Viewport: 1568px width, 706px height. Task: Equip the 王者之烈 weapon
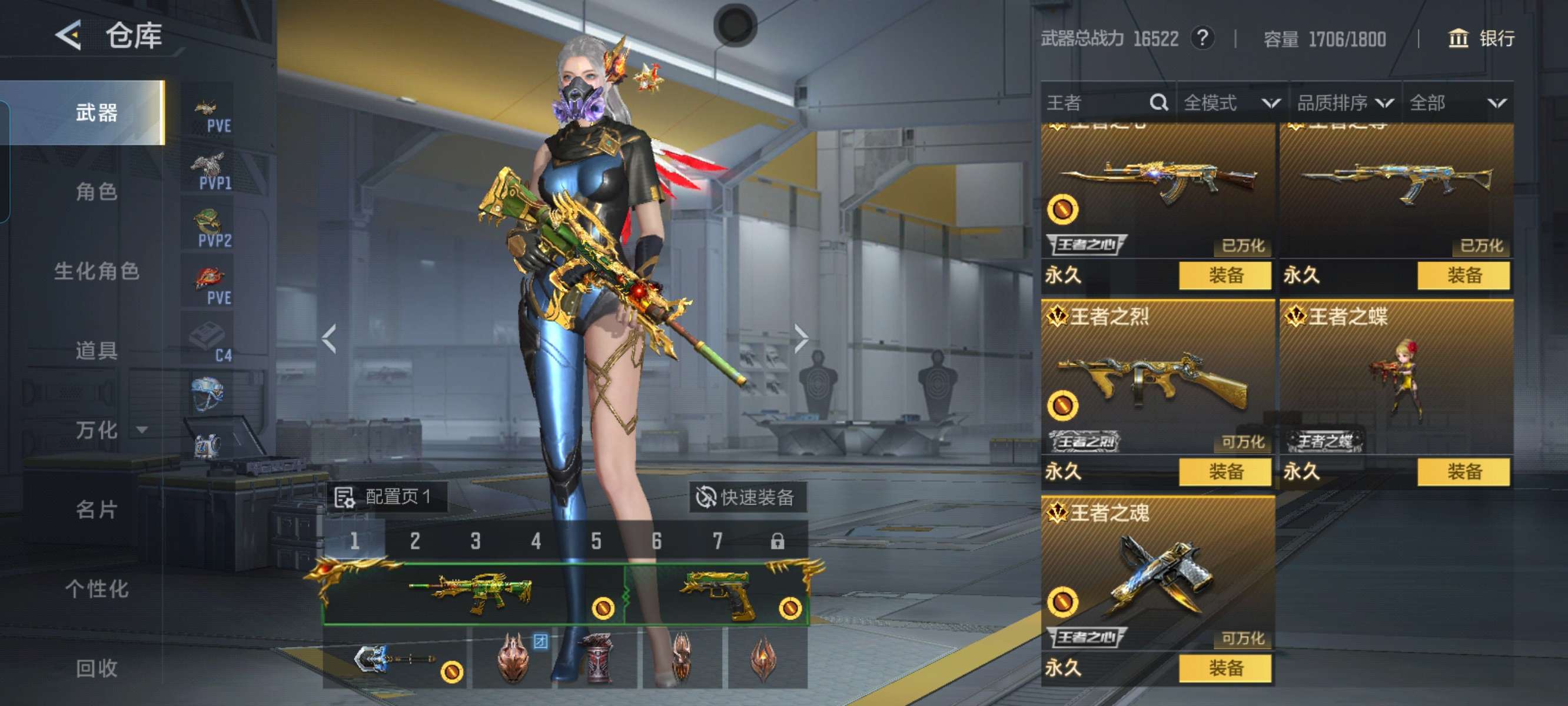pyautogui.click(x=1225, y=472)
